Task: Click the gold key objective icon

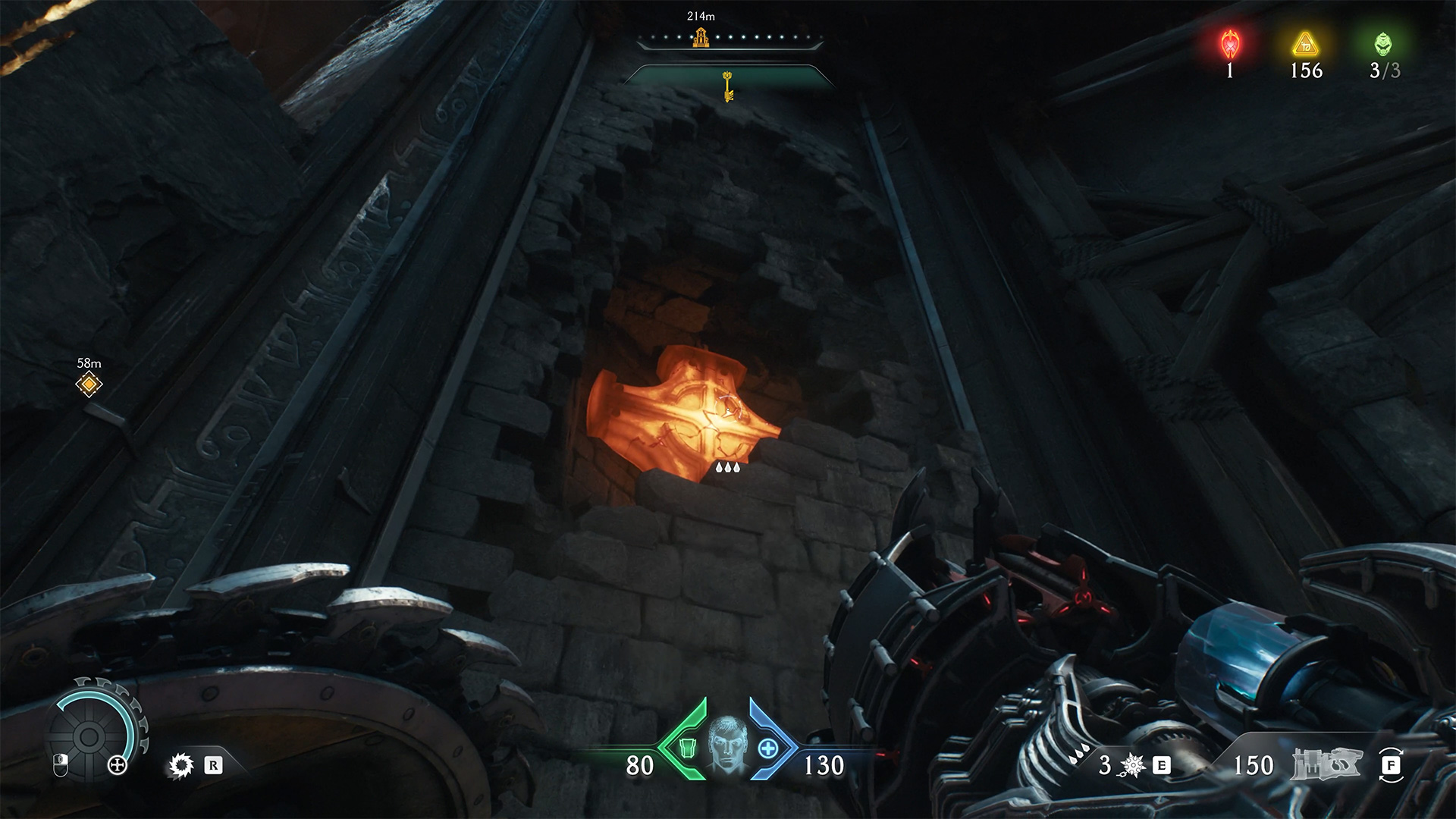Action: click(x=727, y=86)
